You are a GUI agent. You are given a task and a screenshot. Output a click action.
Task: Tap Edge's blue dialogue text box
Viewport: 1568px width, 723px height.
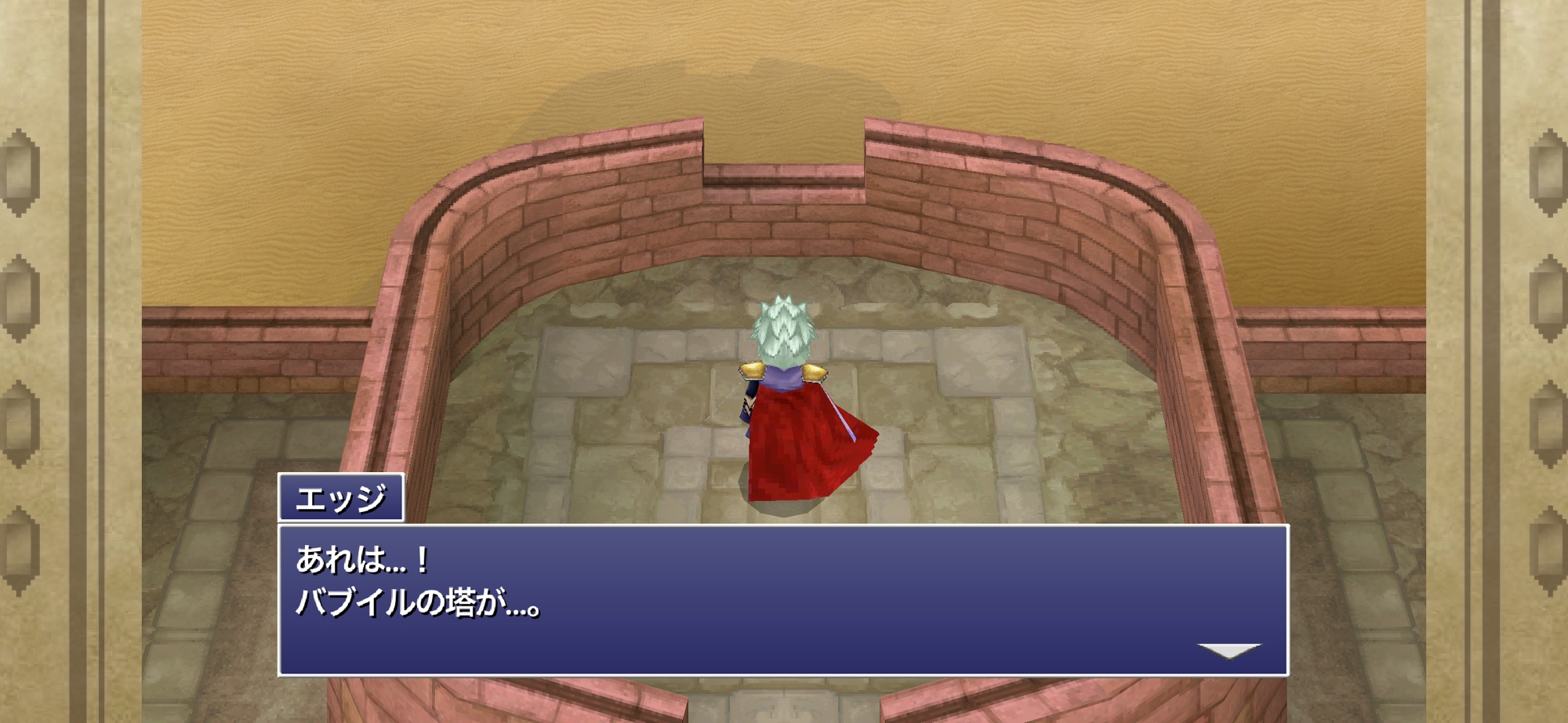[x=782, y=600]
